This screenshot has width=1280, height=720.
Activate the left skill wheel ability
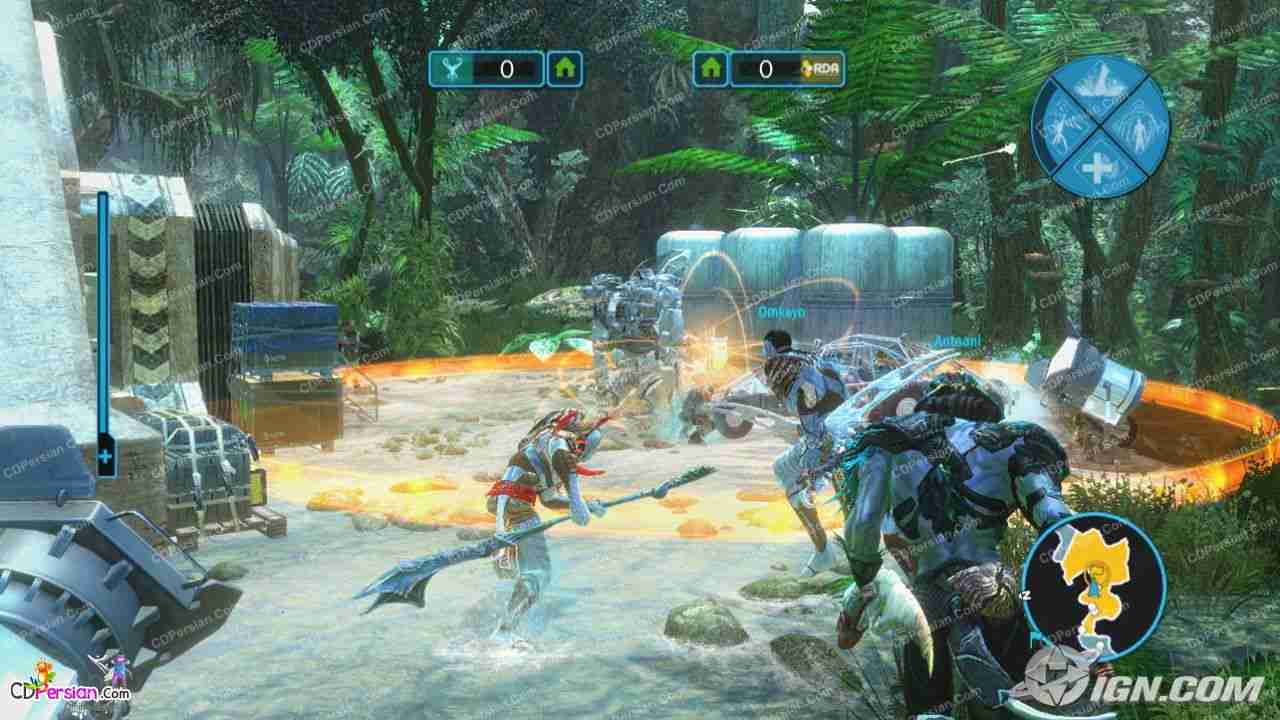click(1060, 123)
